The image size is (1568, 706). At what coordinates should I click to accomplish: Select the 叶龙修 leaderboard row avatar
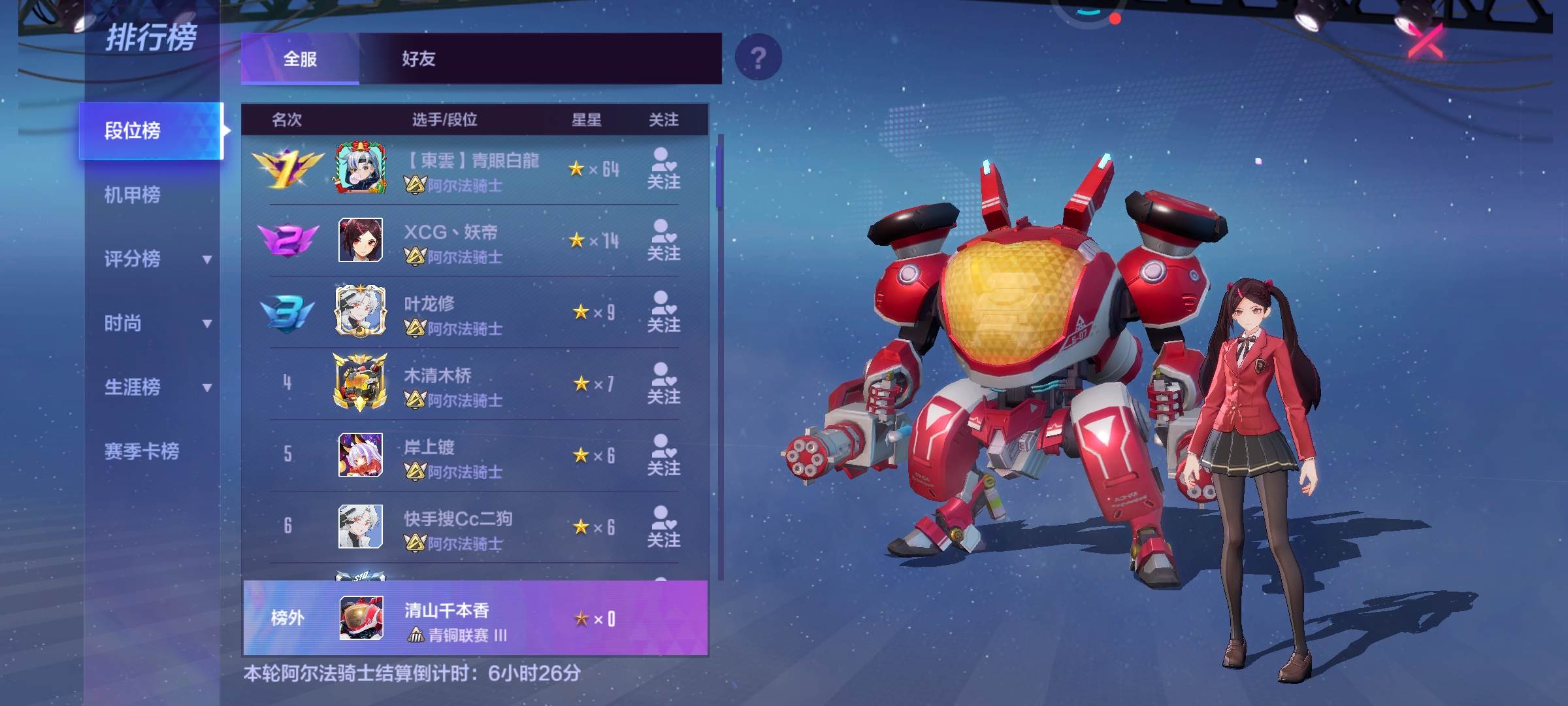click(361, 312)
